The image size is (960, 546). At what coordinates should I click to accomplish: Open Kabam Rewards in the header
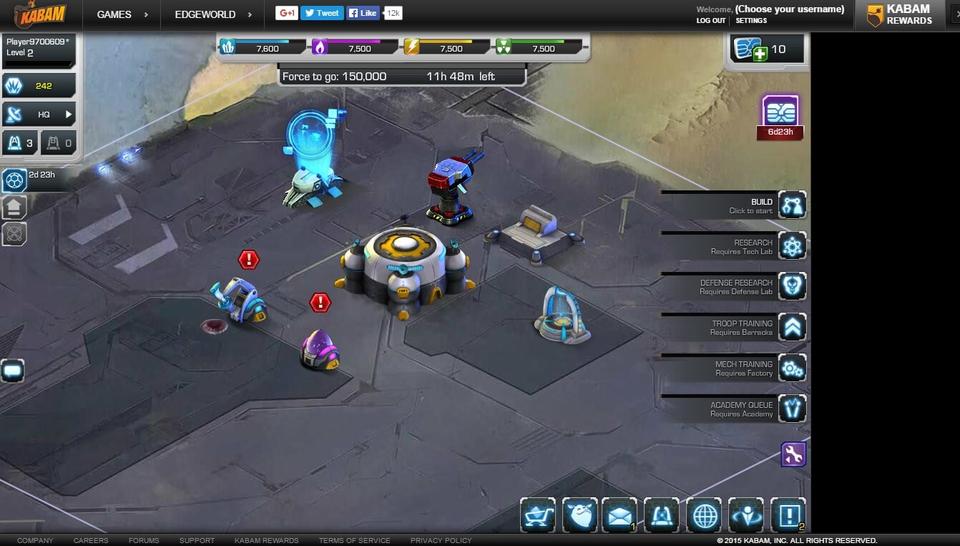click(899, 14)
